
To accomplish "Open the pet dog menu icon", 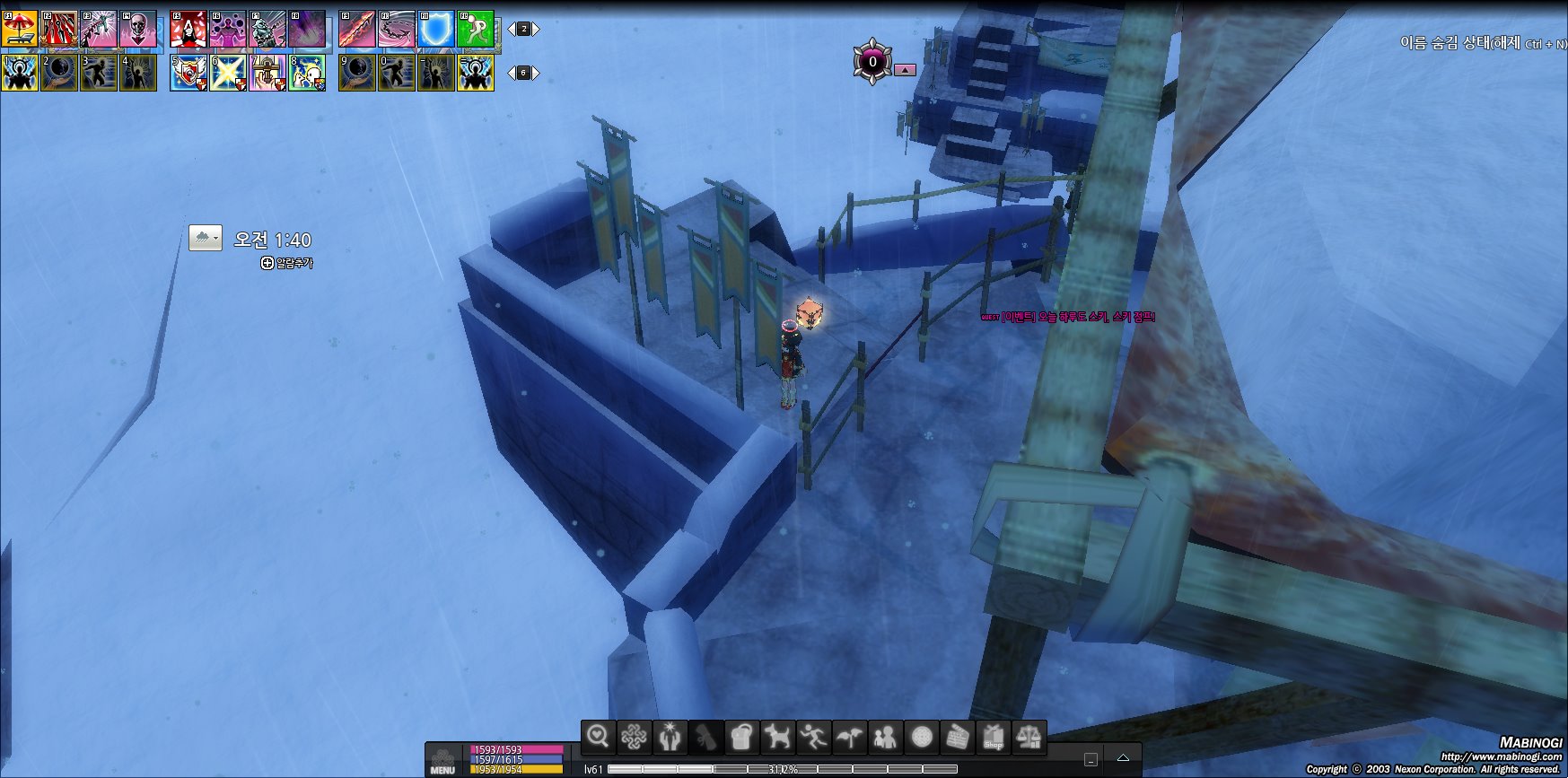I will [x=776, y=738].
